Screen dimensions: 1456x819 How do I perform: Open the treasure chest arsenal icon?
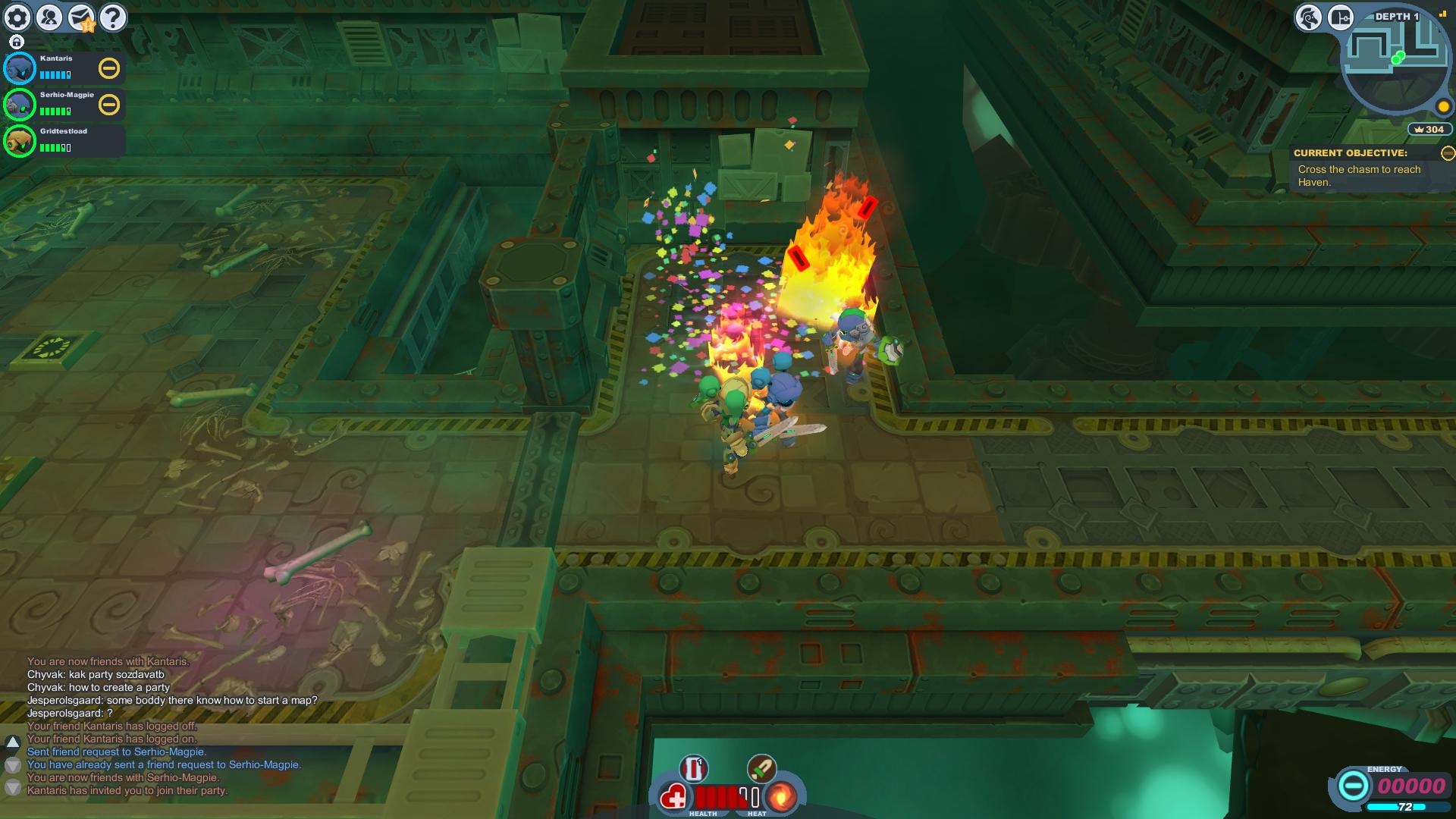1340,17
